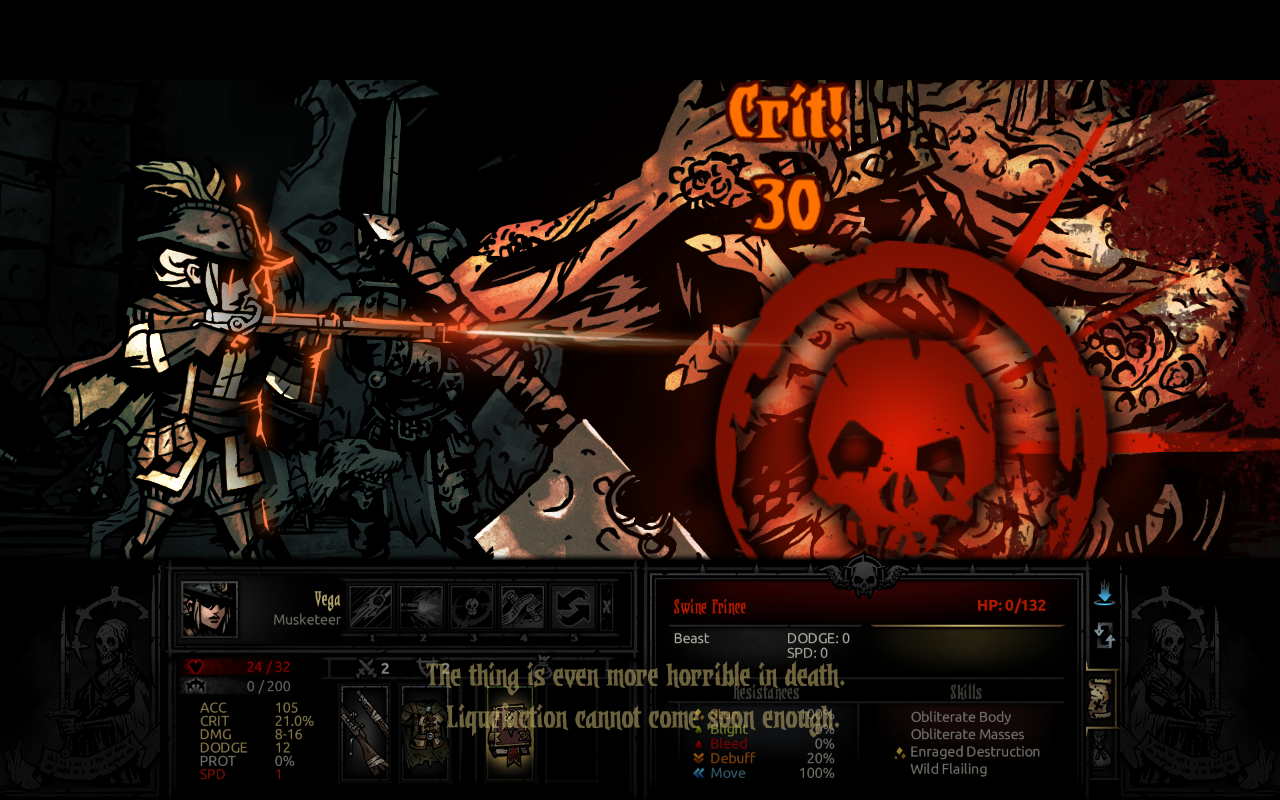
Task: Choose the streaking shot skill in slot 1
Action: pyautogui.click(x=371, y=607)
